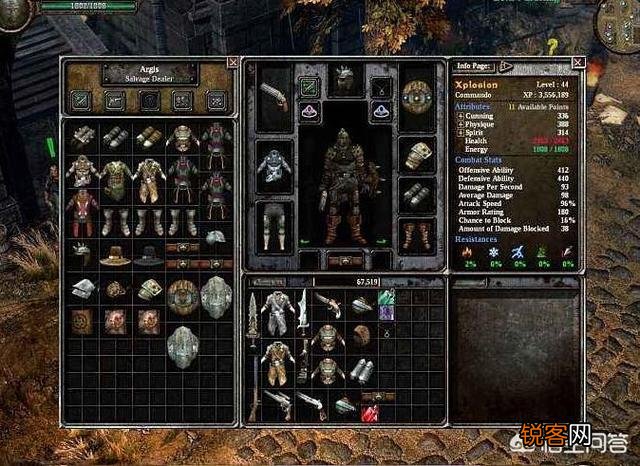Select the equipped boots slot

click(415, 236)
